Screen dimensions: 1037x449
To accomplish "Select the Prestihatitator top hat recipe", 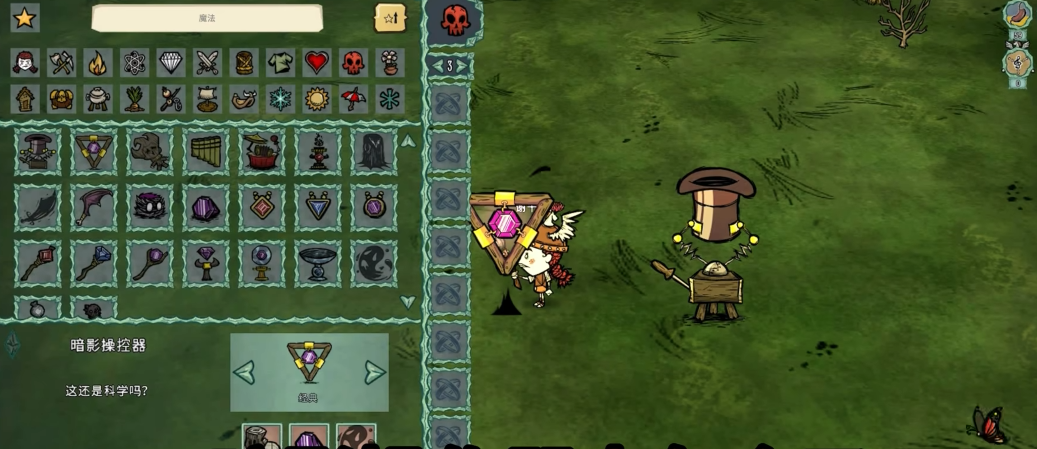I will 38,152.
